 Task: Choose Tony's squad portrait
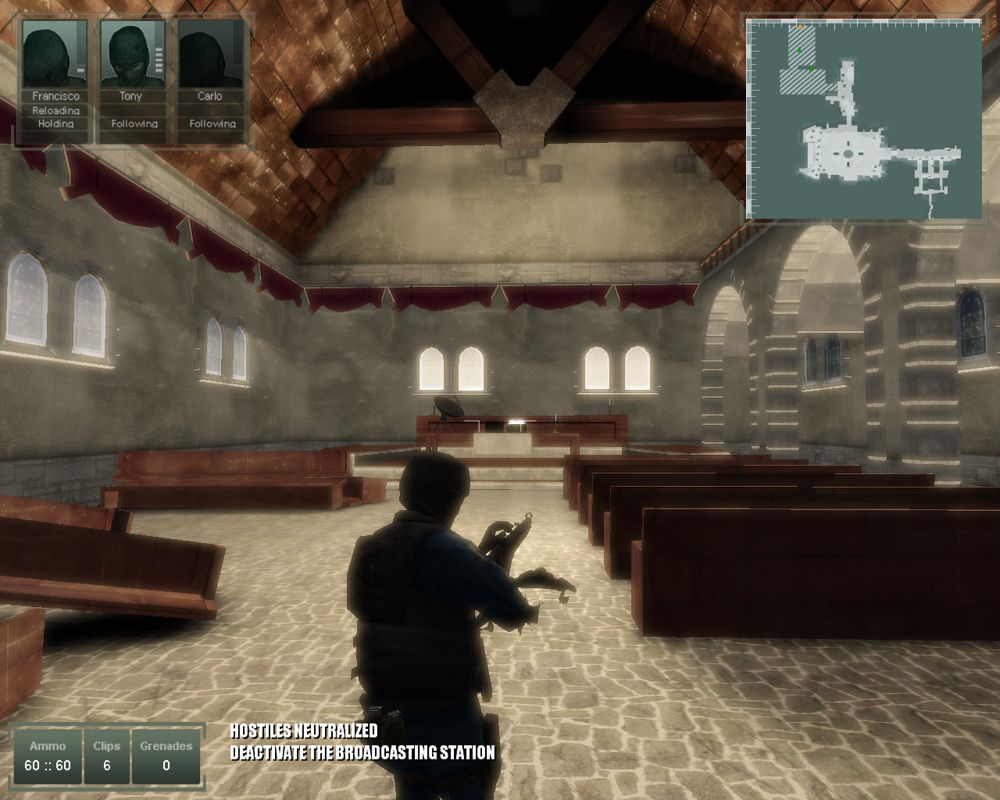[131, 55]
